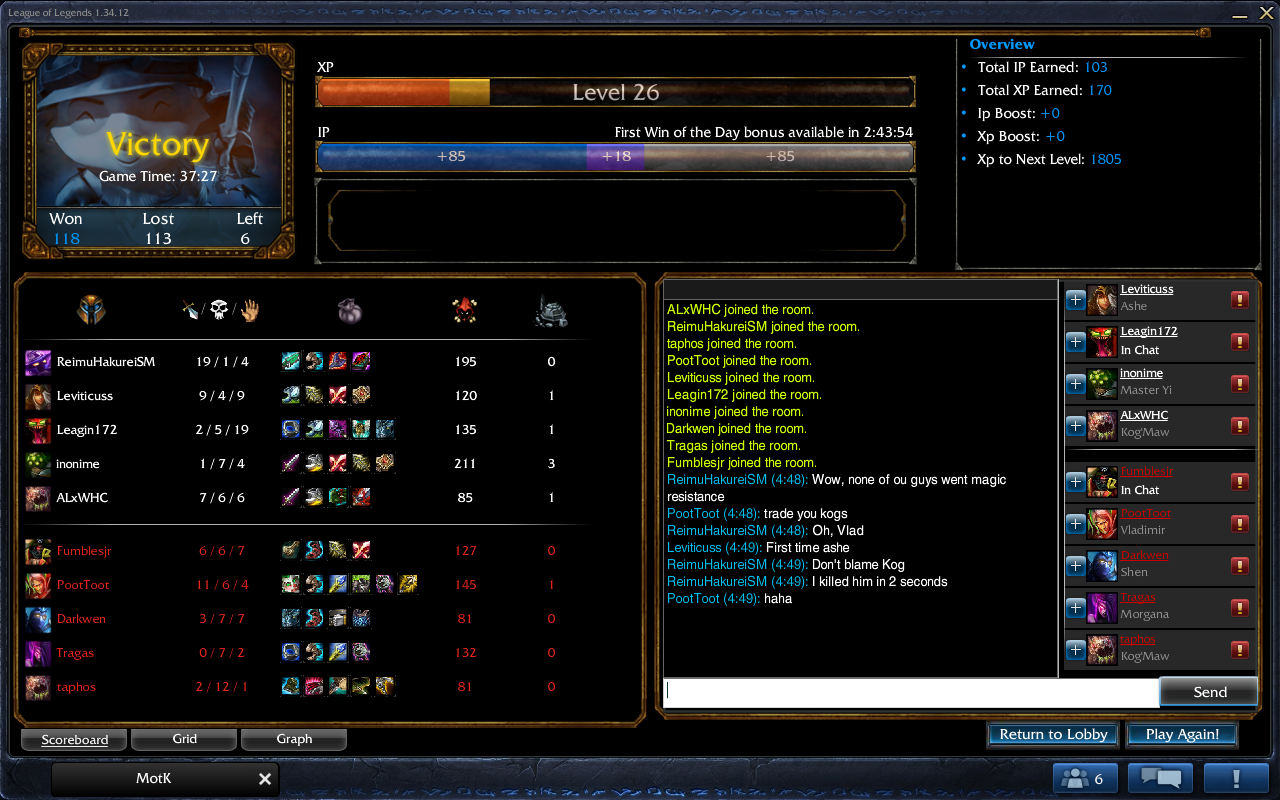The image size is (1280, 800).
Task: Focus the chat text input box
Action: 910,692
